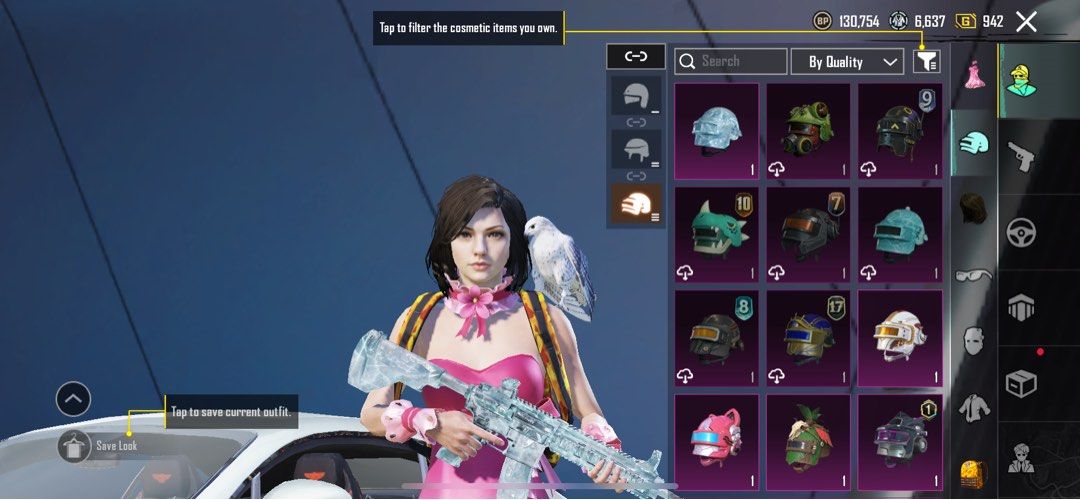Open the glasses accessory category
The height and width of the screenshot is (500, 1080).
[x=974, y=277]
